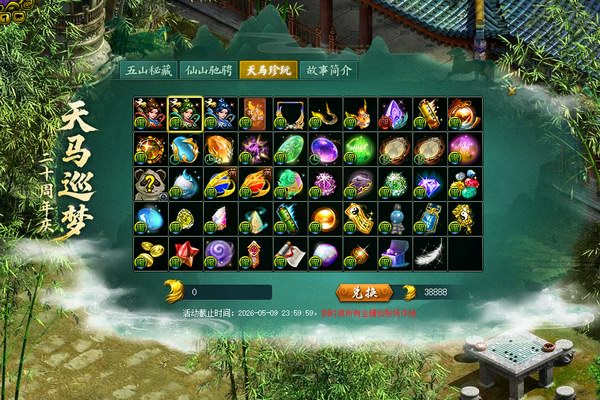Choose the glowing orange orb item
600x400 pixels.
click(325, 219)
